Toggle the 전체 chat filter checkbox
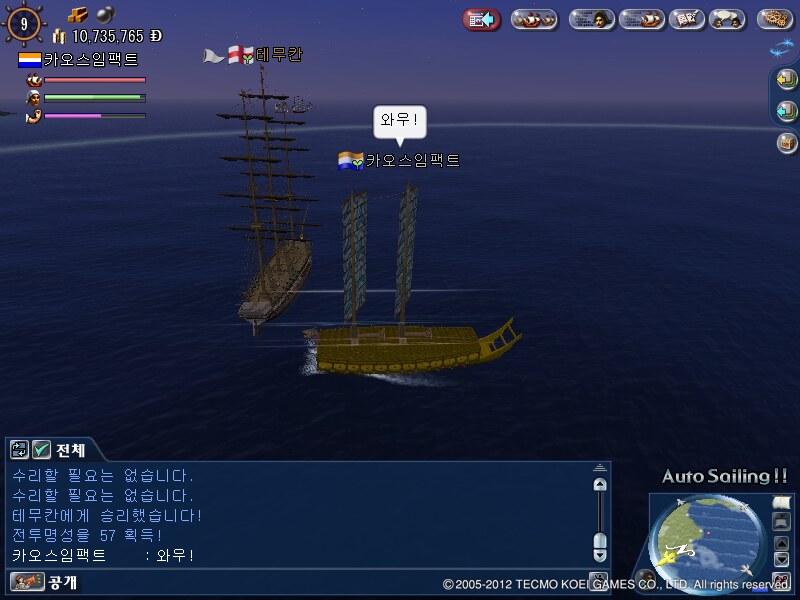Viewport: 800px width, 600px height. (x=41, y=450)
